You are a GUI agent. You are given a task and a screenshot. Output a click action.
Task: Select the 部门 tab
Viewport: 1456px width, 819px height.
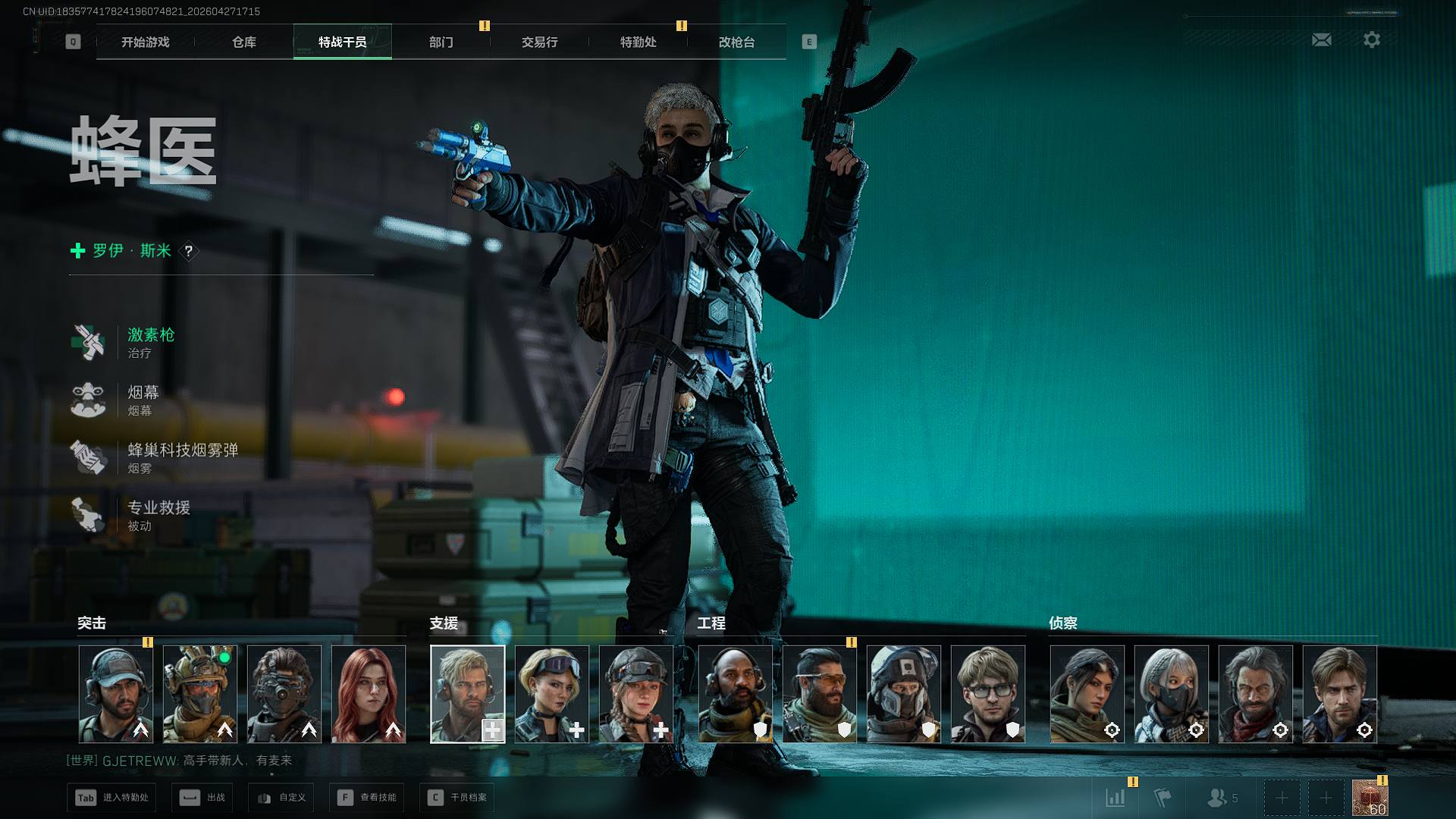pos(441,42)
